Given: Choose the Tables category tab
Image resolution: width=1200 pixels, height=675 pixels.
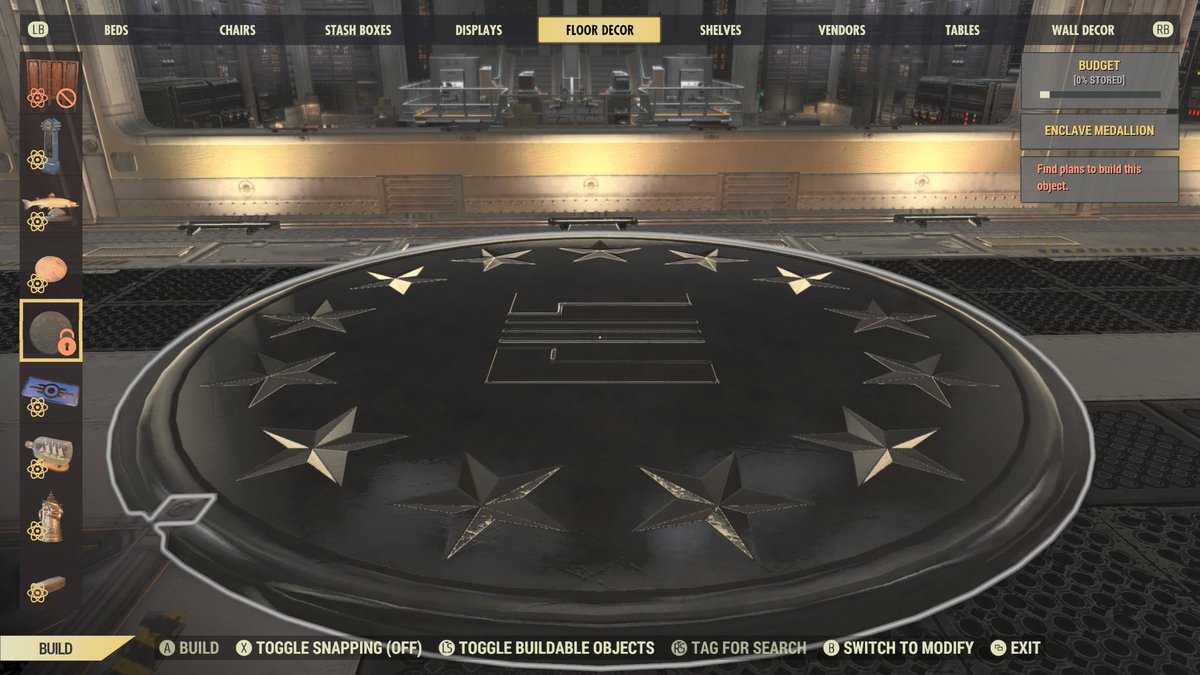Looking at the screenshot, I should tap(962, 30).
